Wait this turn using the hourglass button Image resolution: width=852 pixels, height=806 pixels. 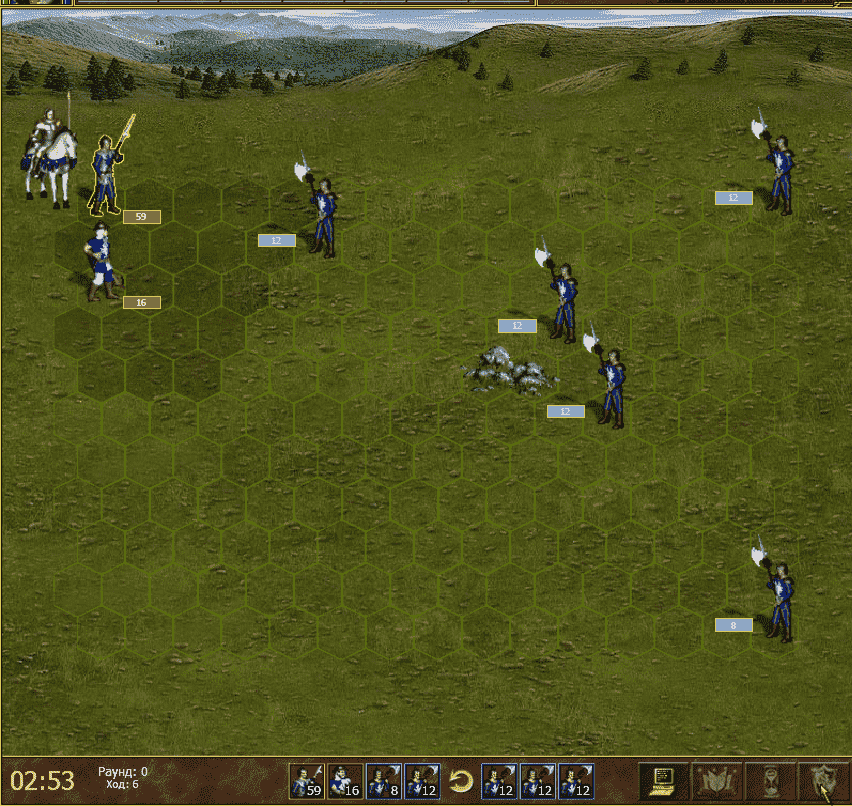click(770, 779)
